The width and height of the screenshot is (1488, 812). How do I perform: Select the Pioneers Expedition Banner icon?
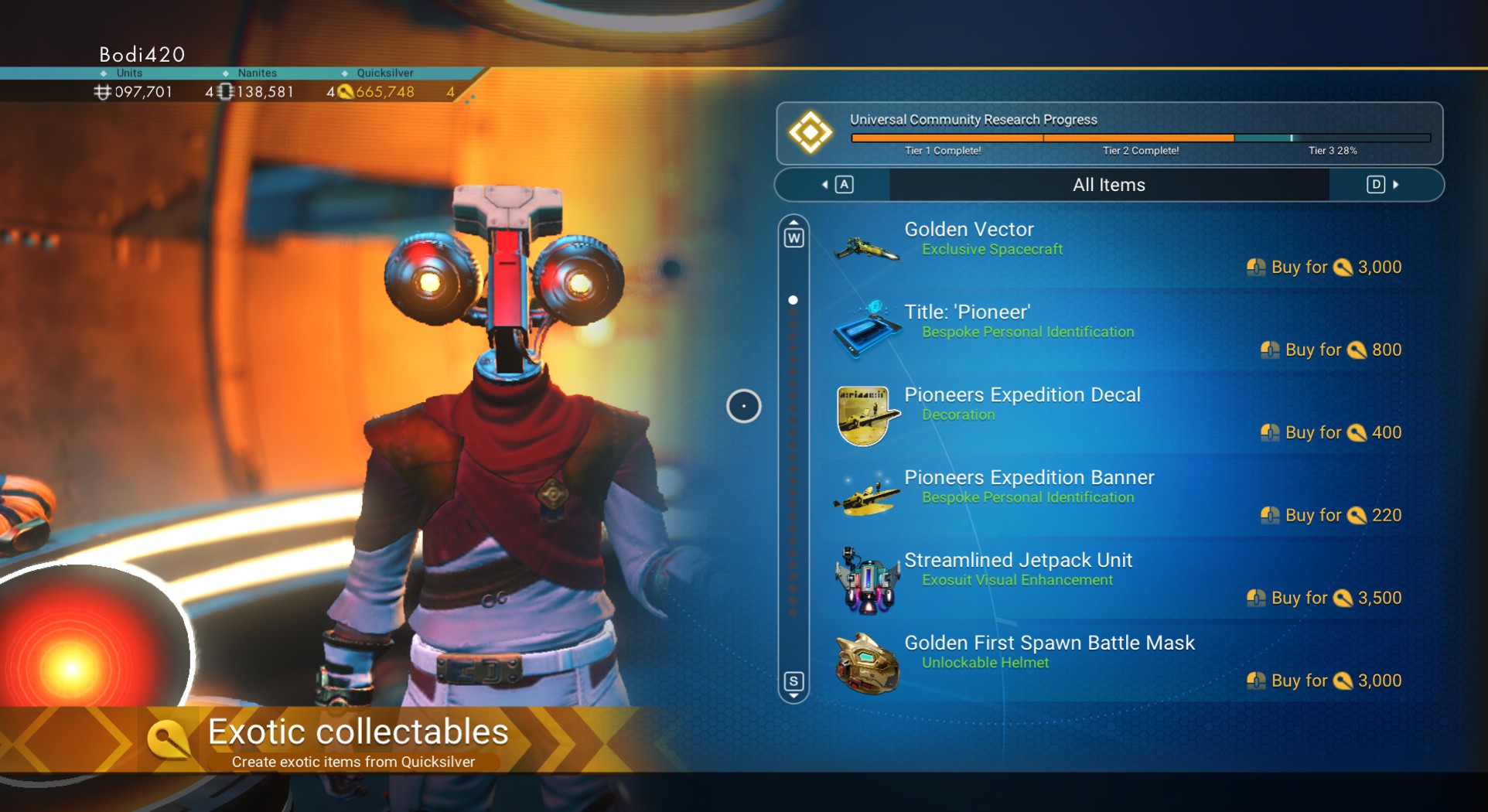866,497
